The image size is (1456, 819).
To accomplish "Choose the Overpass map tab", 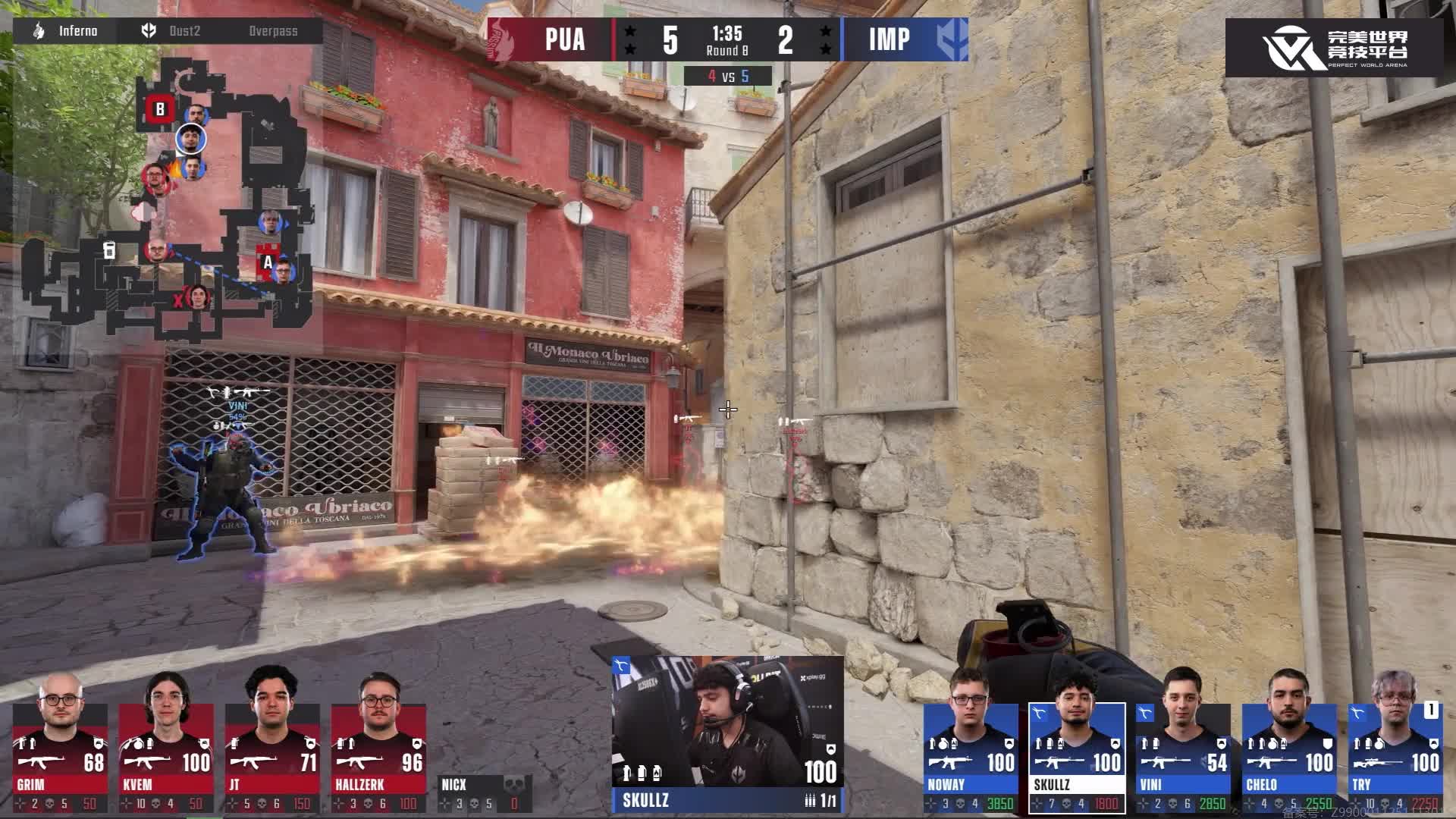I will pos(273,31).
